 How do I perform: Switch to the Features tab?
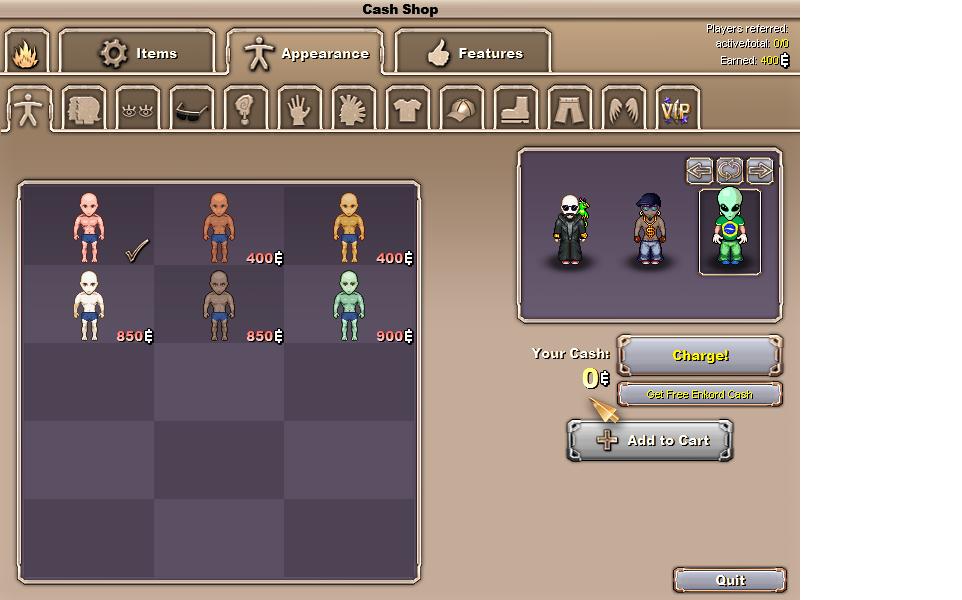coord(474,53)
